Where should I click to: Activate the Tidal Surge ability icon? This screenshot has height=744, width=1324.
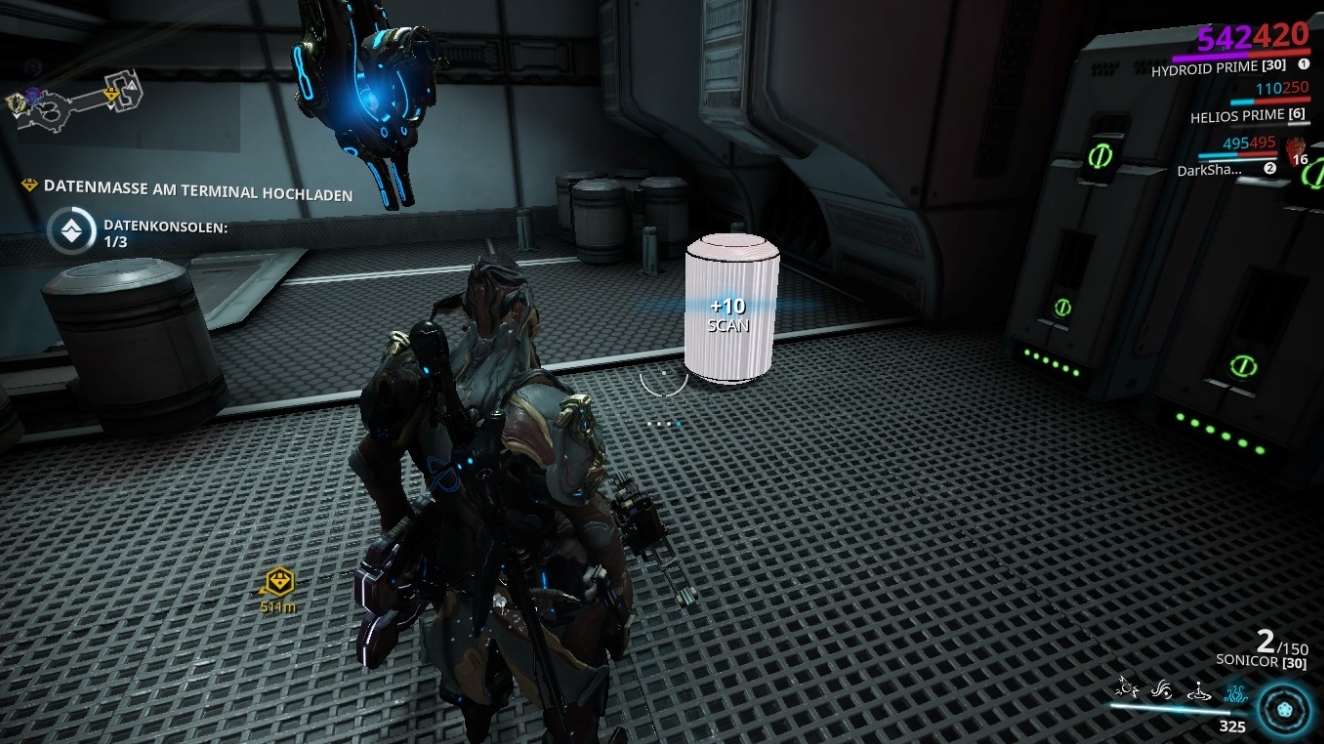click(x=1161, y=691)
